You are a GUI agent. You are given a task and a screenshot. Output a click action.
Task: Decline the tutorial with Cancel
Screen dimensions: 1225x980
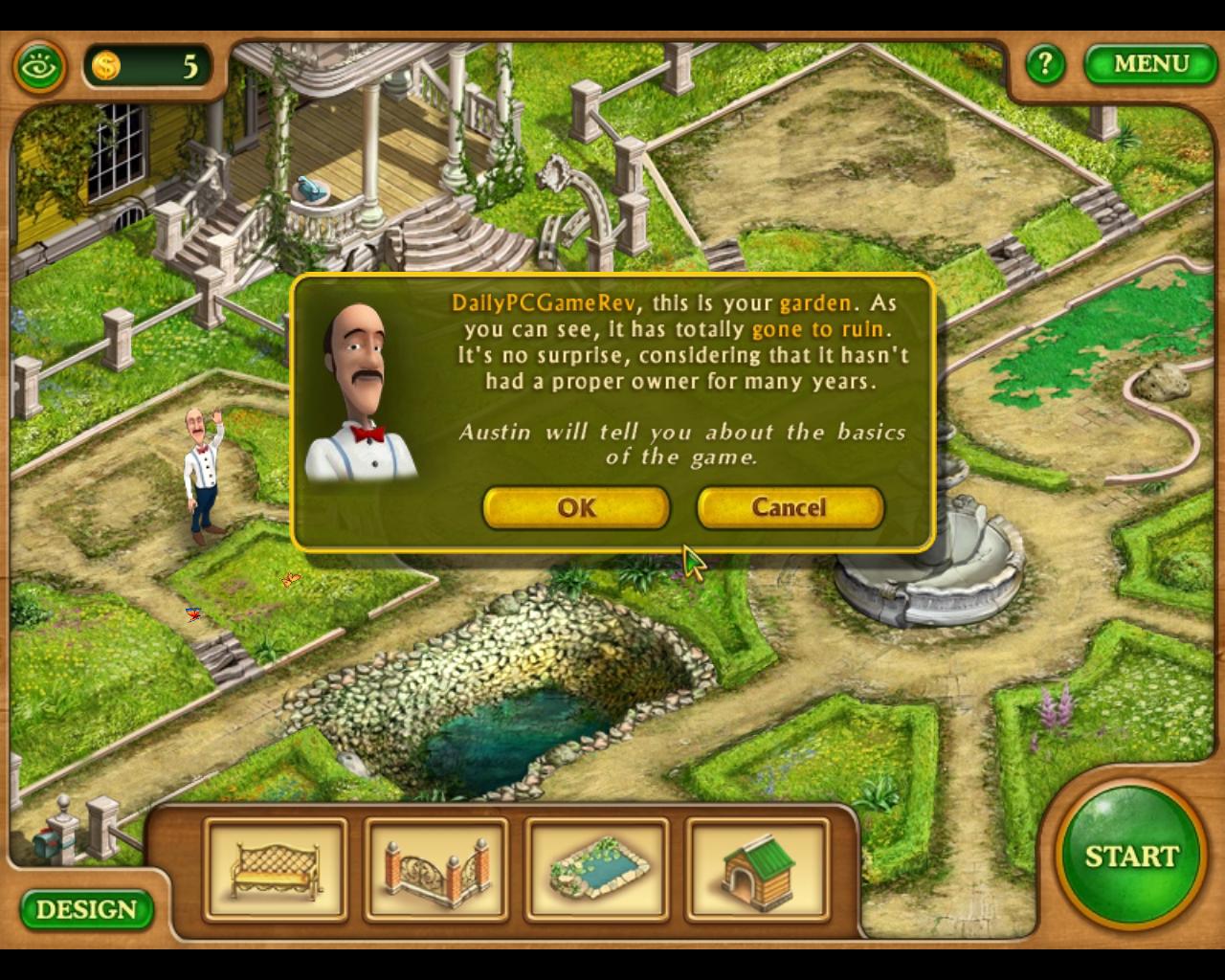click(790, 507)
